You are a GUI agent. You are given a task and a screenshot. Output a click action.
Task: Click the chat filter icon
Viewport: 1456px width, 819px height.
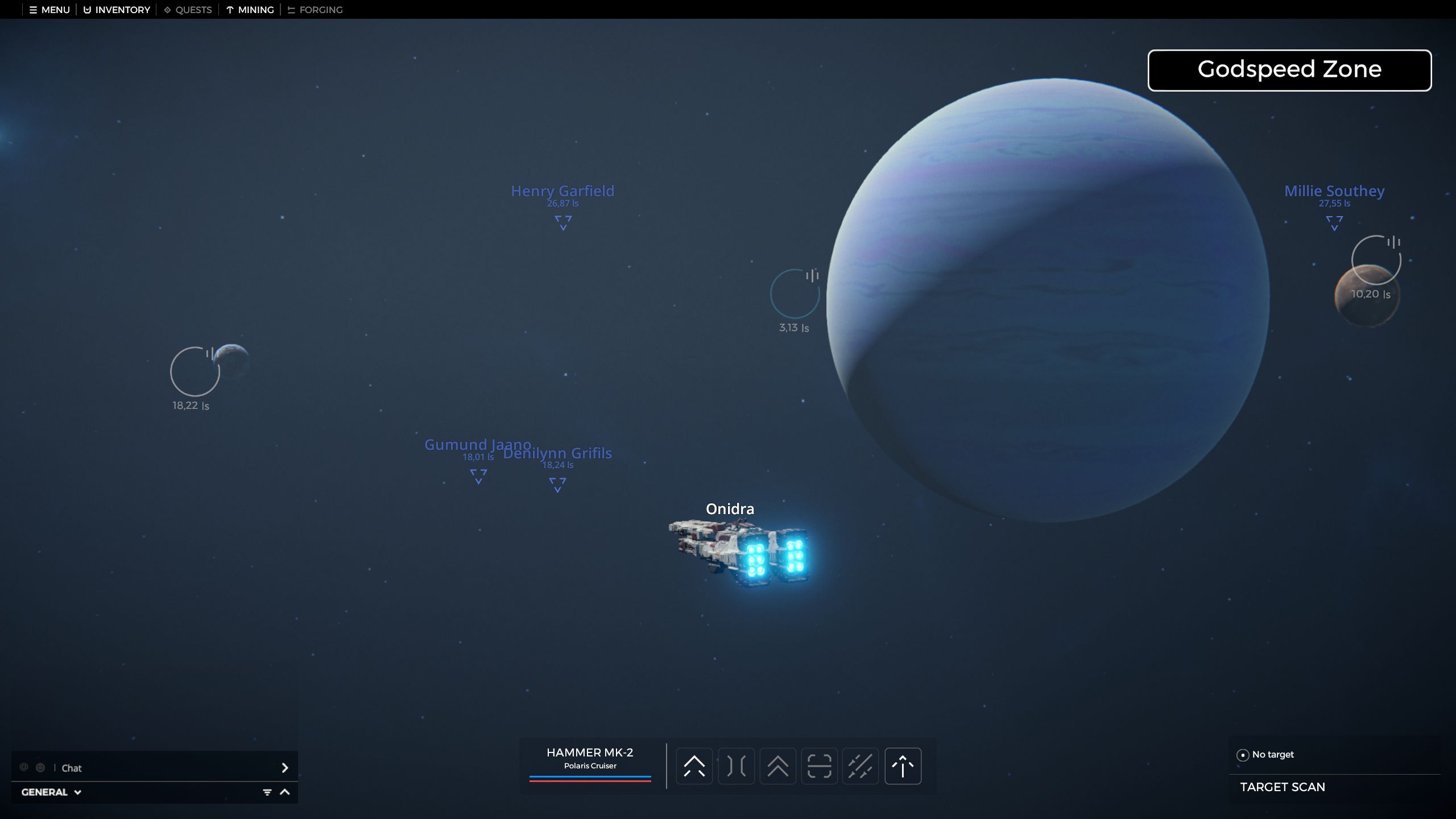pos(267,791)
